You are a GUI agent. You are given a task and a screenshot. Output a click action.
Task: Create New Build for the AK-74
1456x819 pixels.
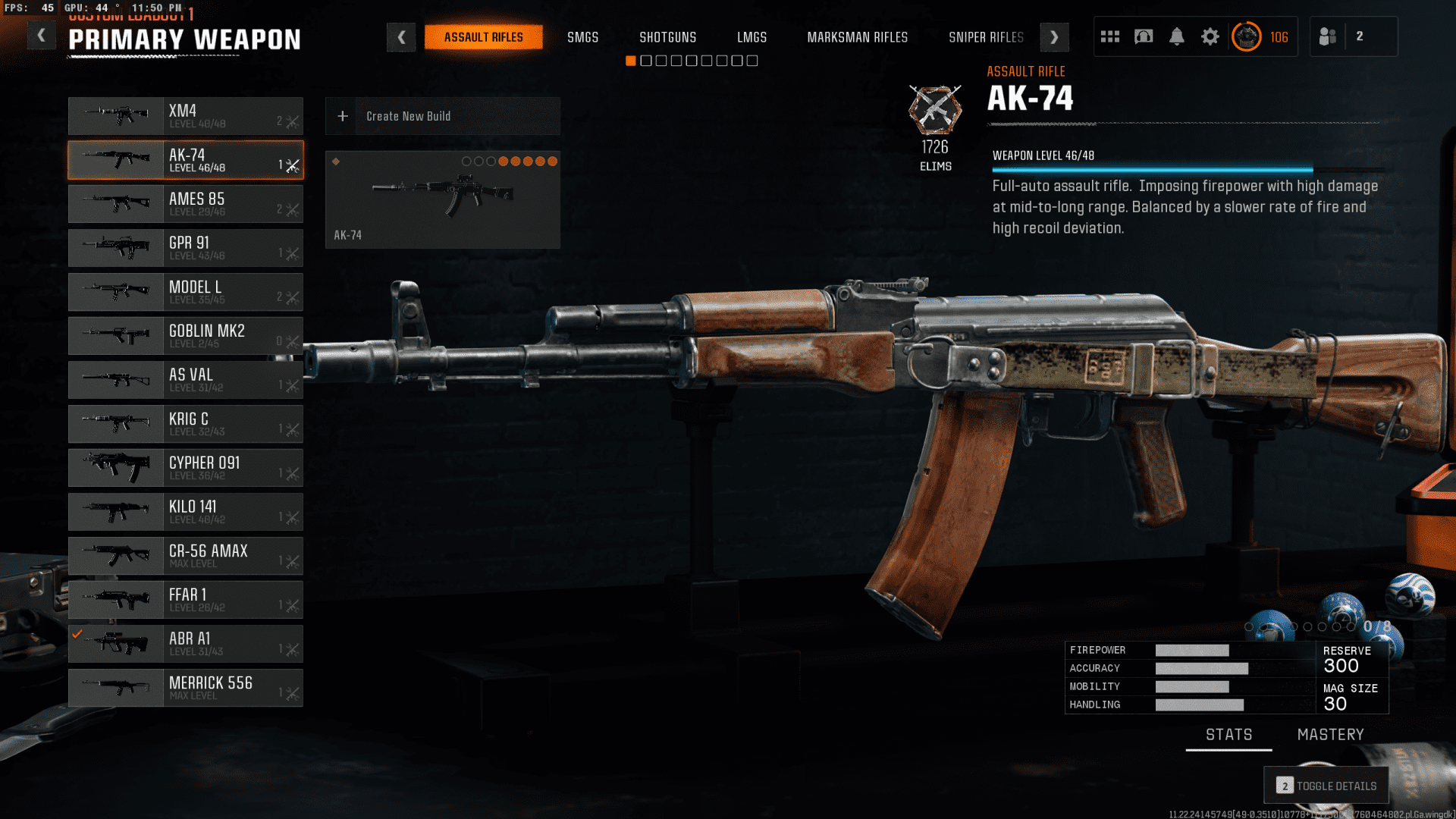[442, 116]
